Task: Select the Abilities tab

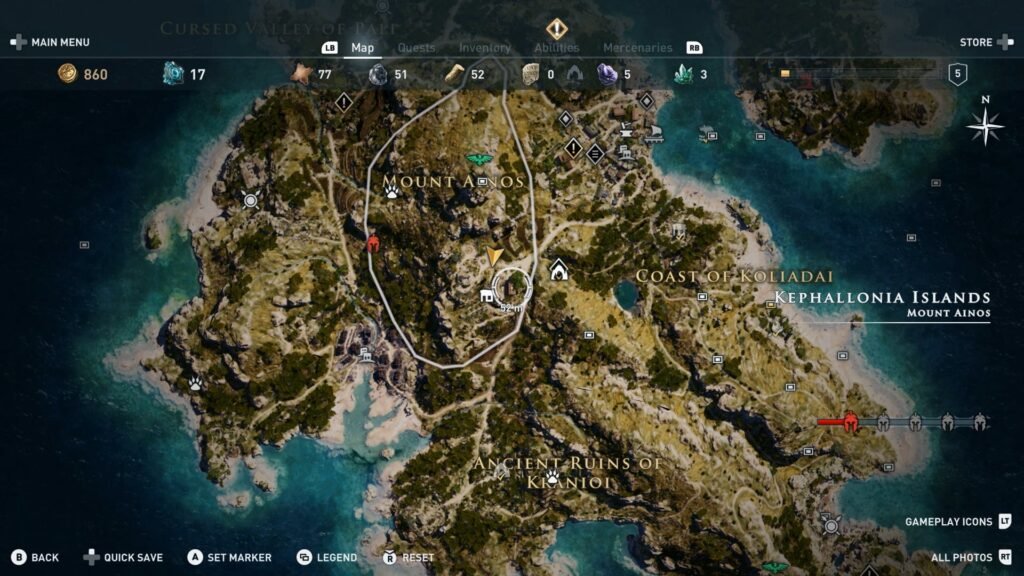Action: [556, 47]
